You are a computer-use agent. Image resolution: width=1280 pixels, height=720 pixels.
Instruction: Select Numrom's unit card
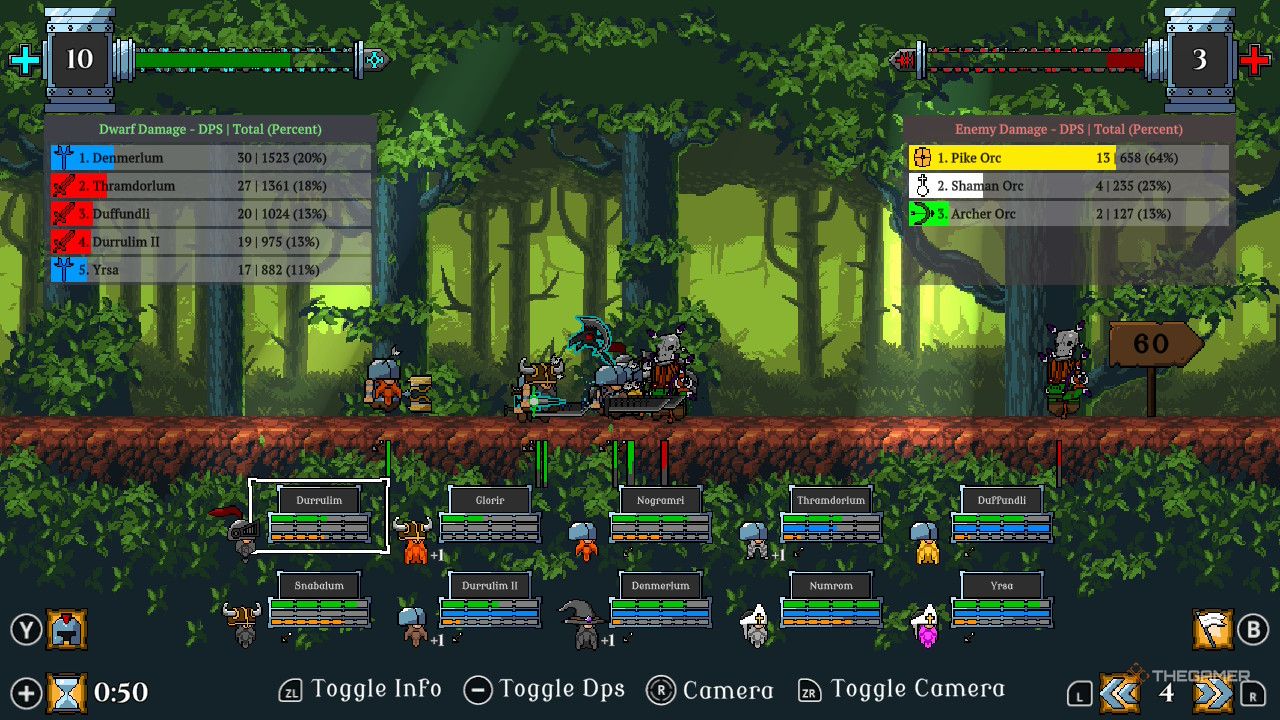point(830,600)
